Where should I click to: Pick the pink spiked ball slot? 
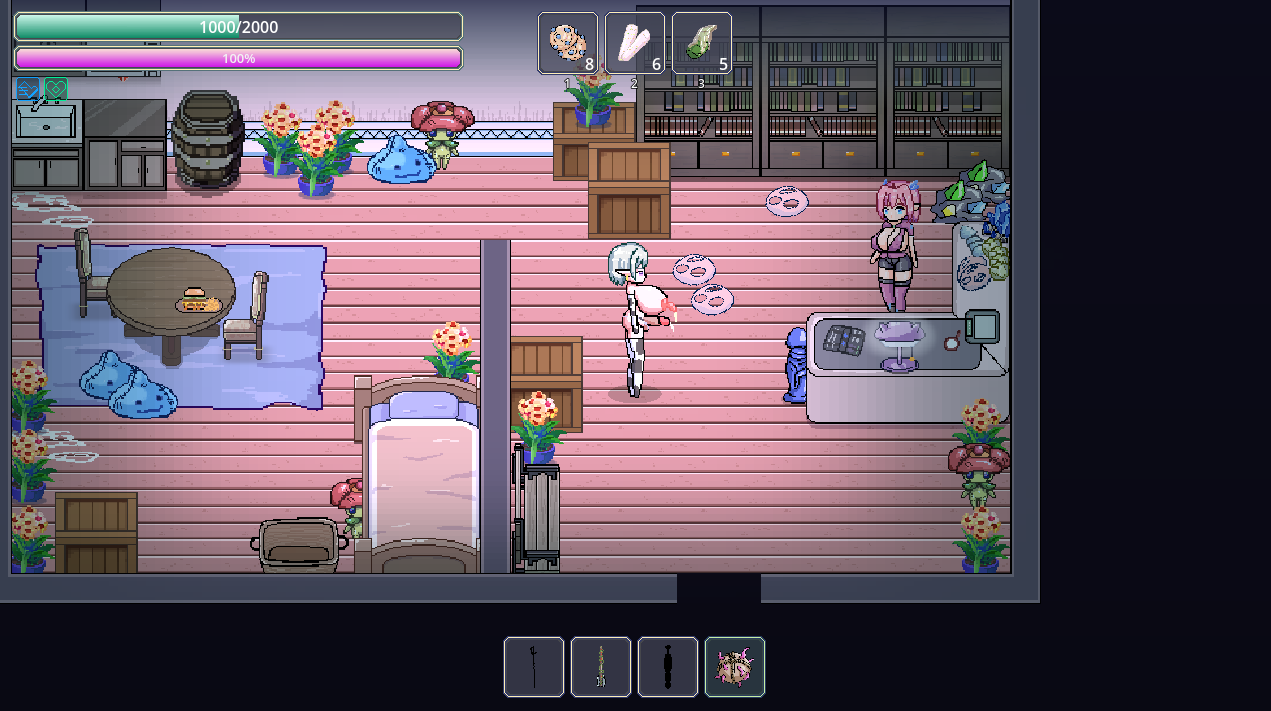[735, 667]
